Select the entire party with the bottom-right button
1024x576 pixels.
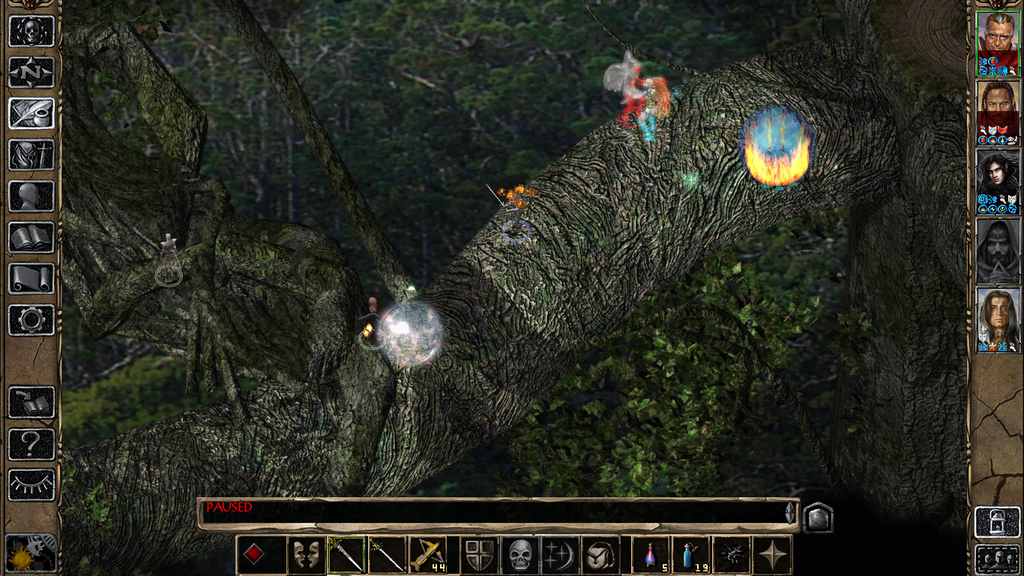click(997, 557)
